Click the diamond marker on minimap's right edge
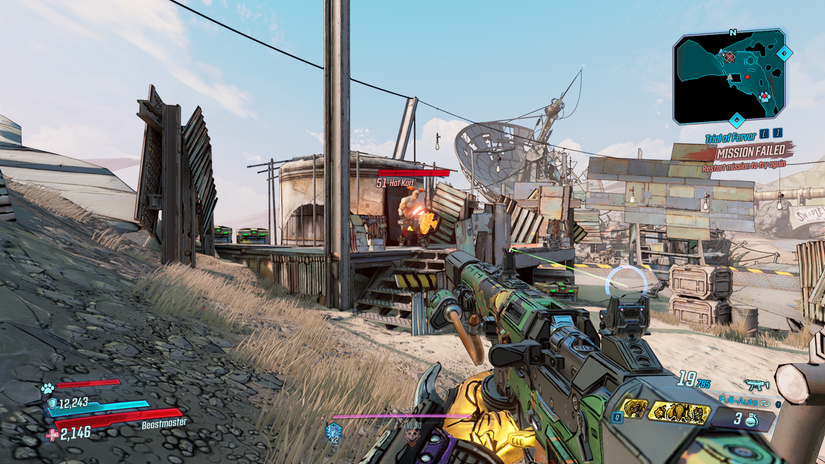The image size is (825, 464). pos(785,52)
